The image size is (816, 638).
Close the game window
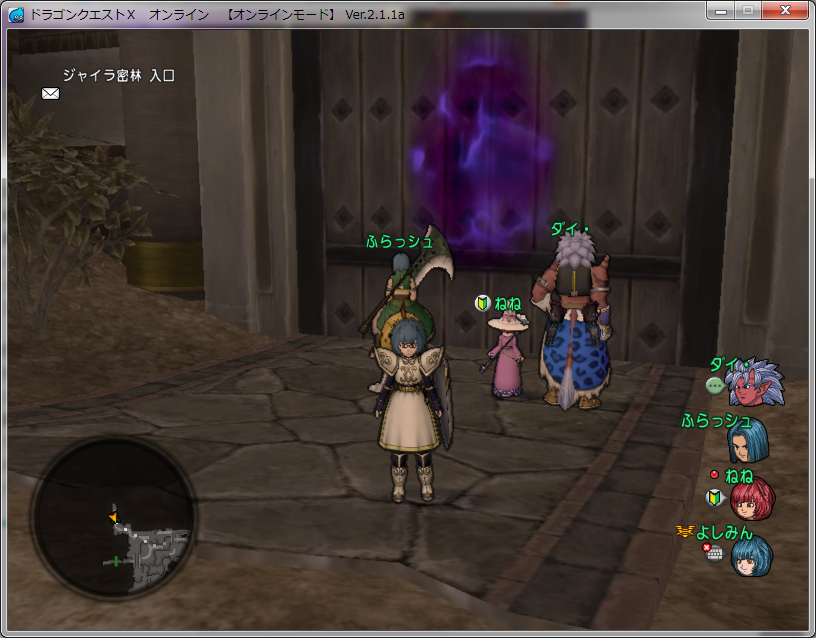click(x=784, y=10)
